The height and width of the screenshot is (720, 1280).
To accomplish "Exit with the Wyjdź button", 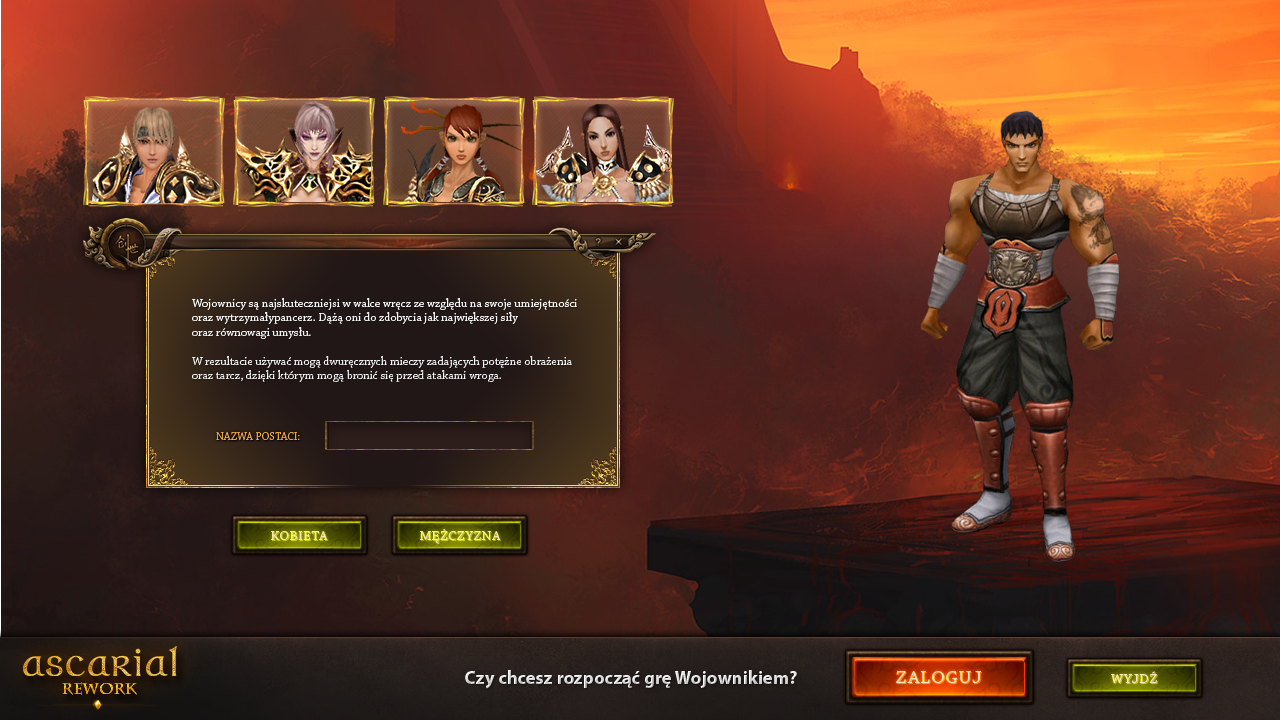I will pos(1134,678).
